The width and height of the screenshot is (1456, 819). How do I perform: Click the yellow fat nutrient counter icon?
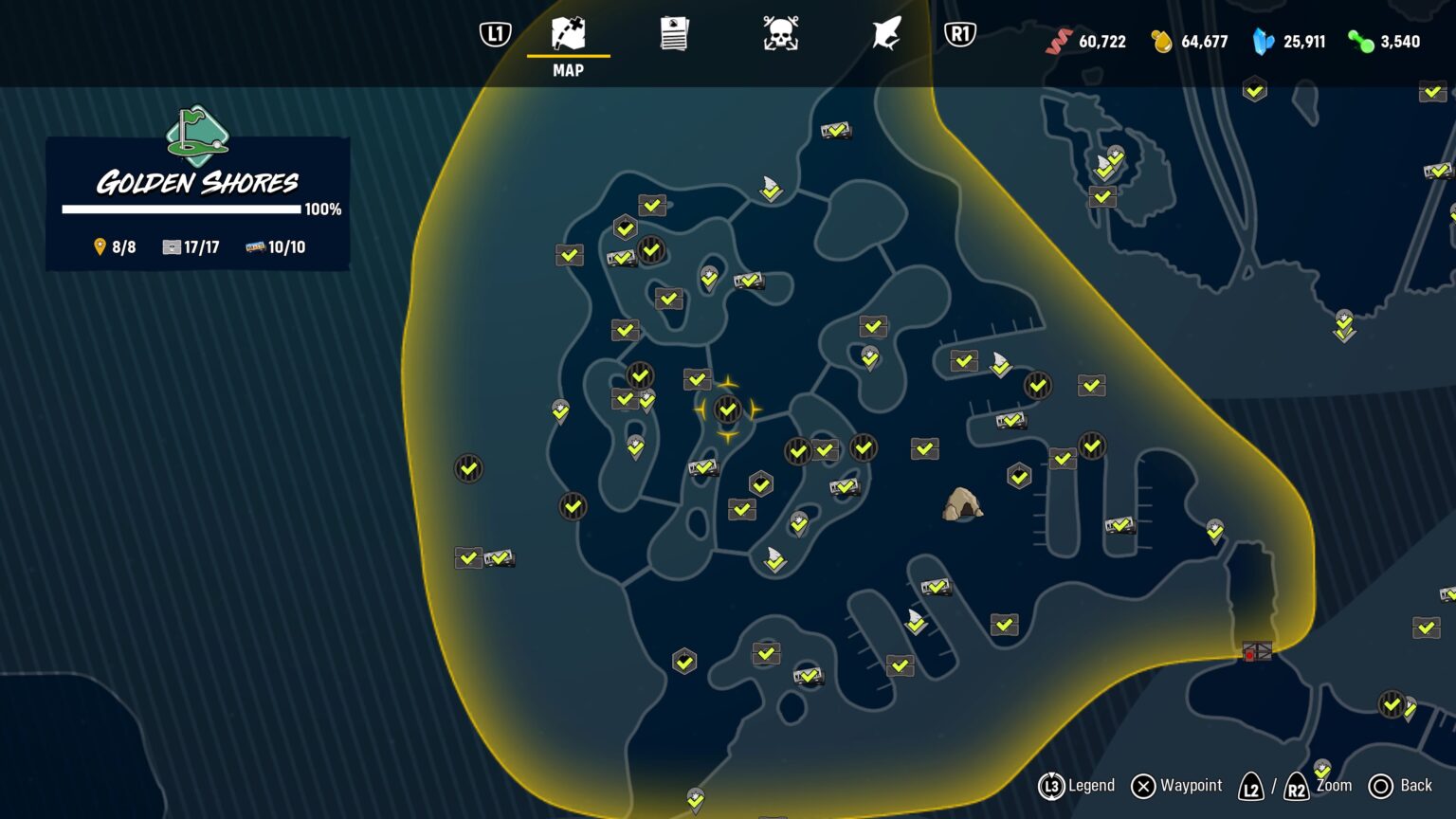pos(1164,42)
